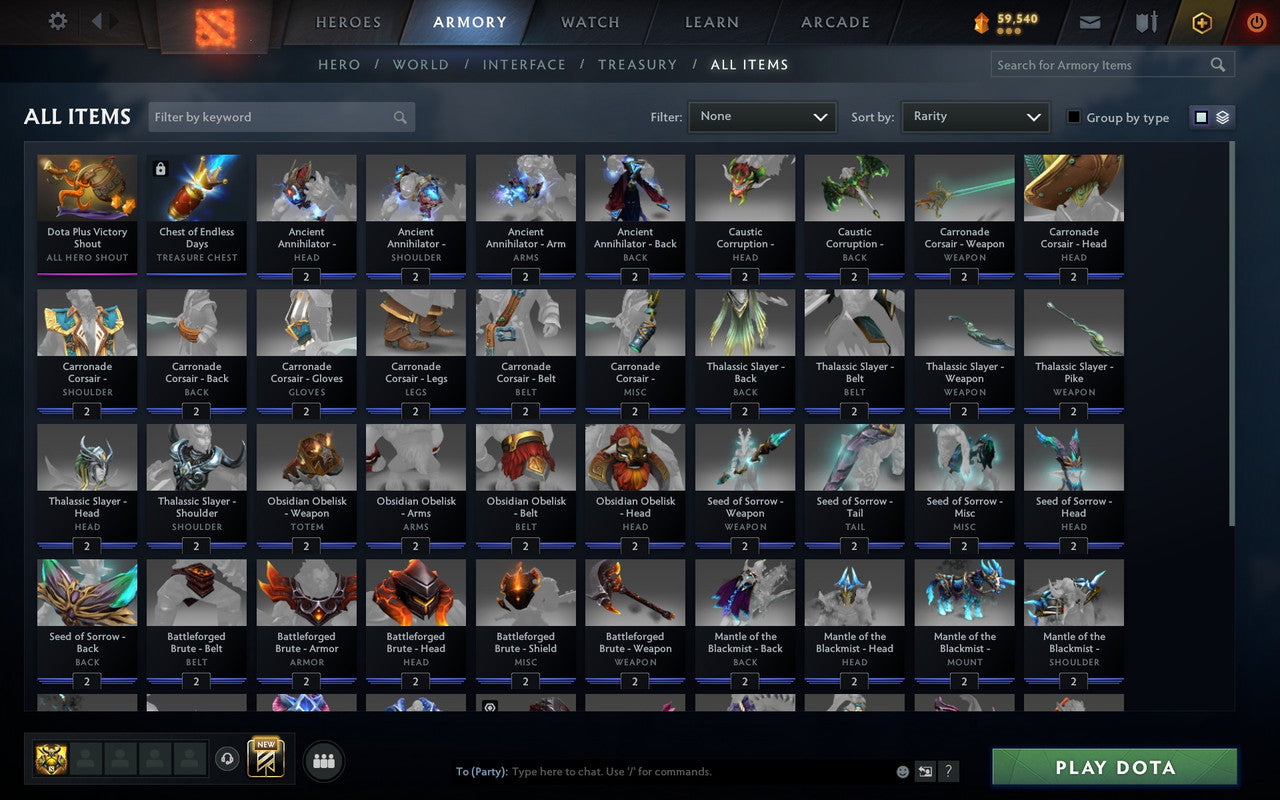The height and width of the screenshot is (800, 1280).
Task: Open the TREASURY breadcrumb section
Action: pos(637,64)
